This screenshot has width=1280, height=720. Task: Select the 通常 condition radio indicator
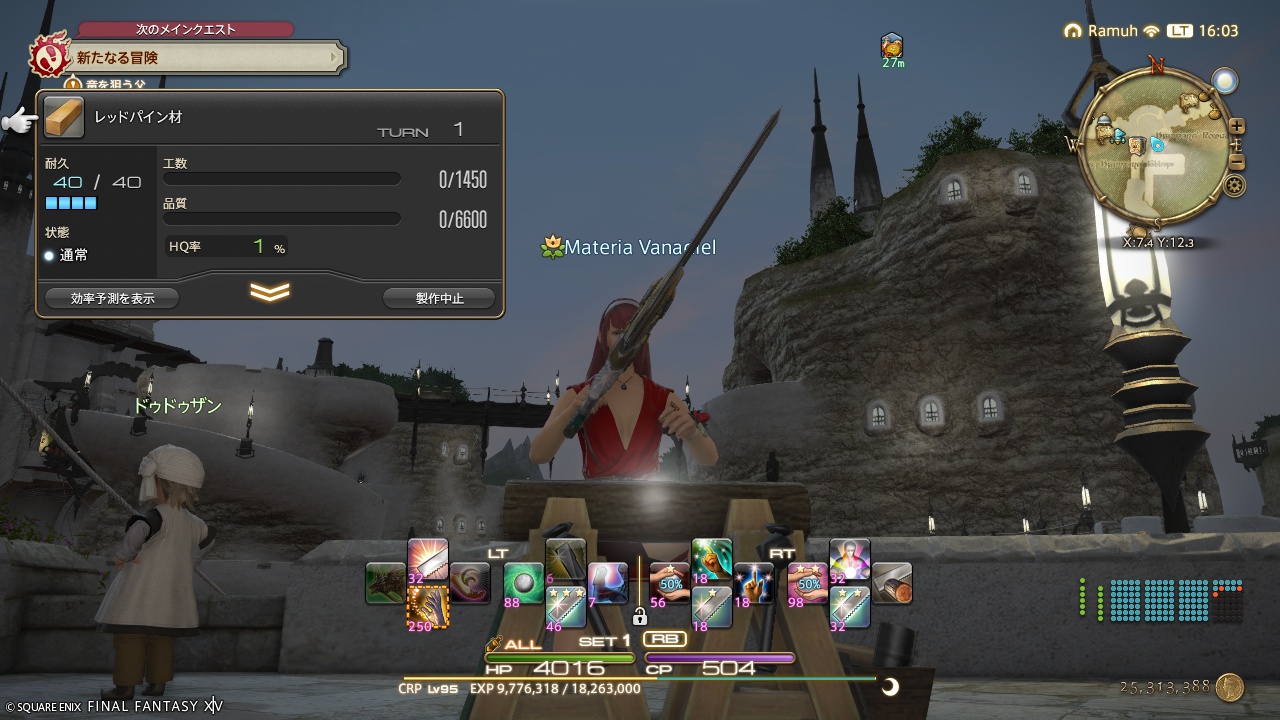[x=48, y=255]
